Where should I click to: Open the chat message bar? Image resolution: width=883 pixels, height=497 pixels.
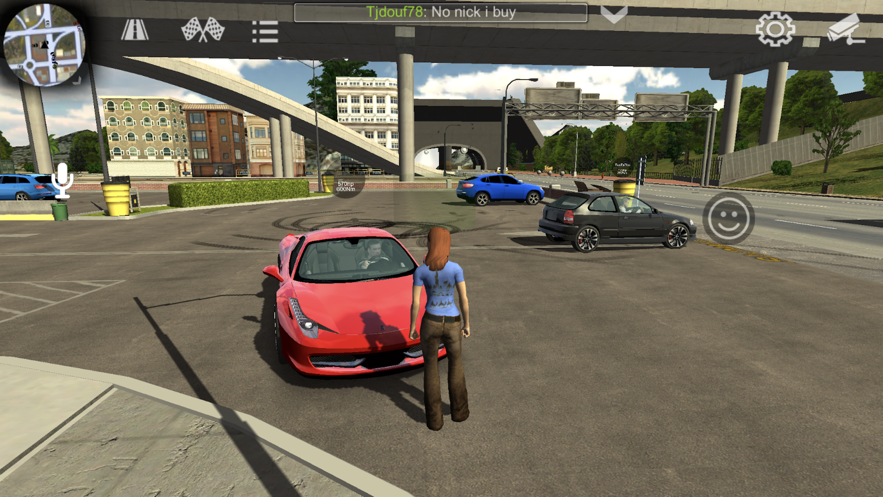441,13
